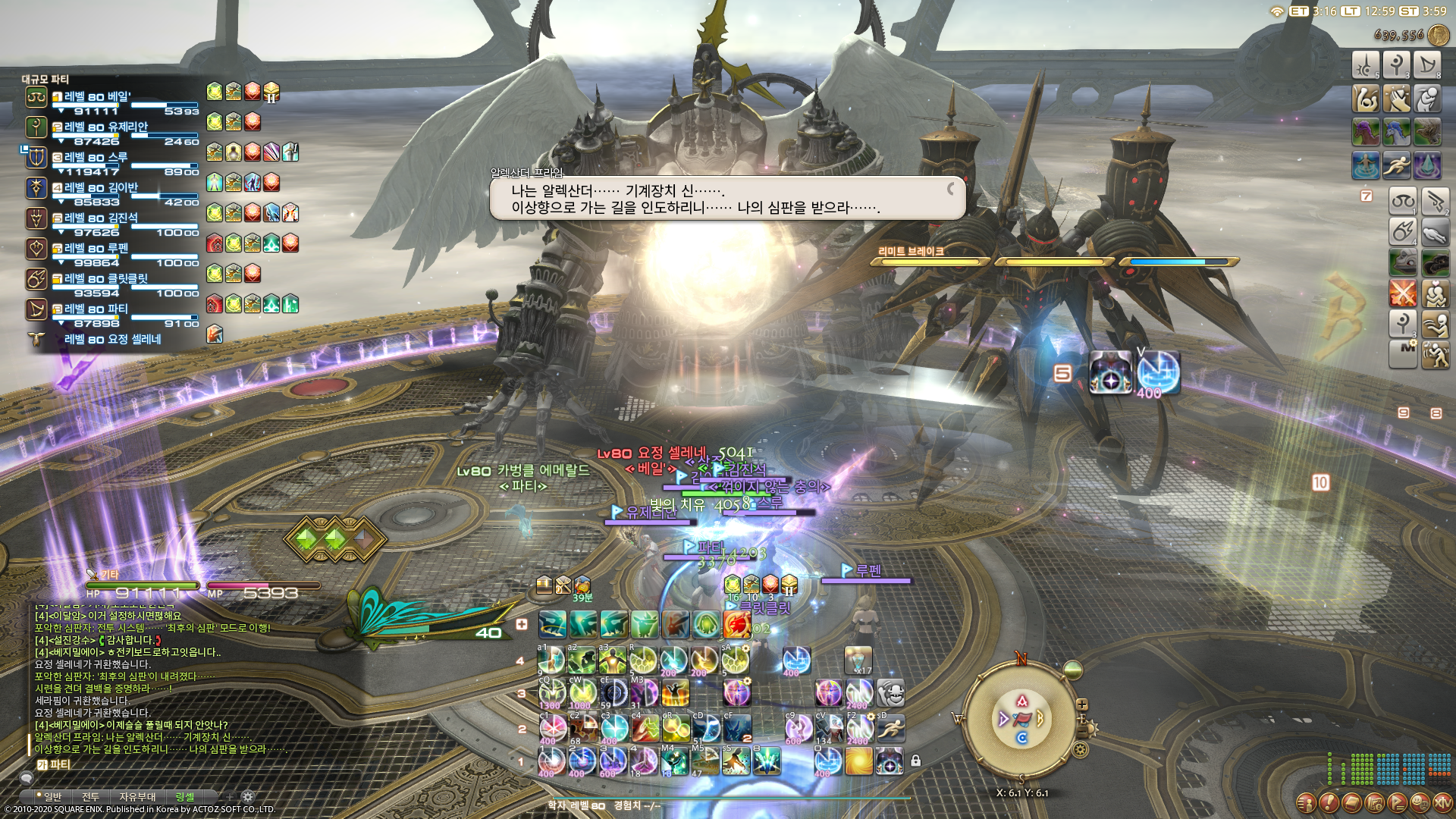Open minimap settings gear
The image size is (1456, 819).
click(x=1081, y=750)
